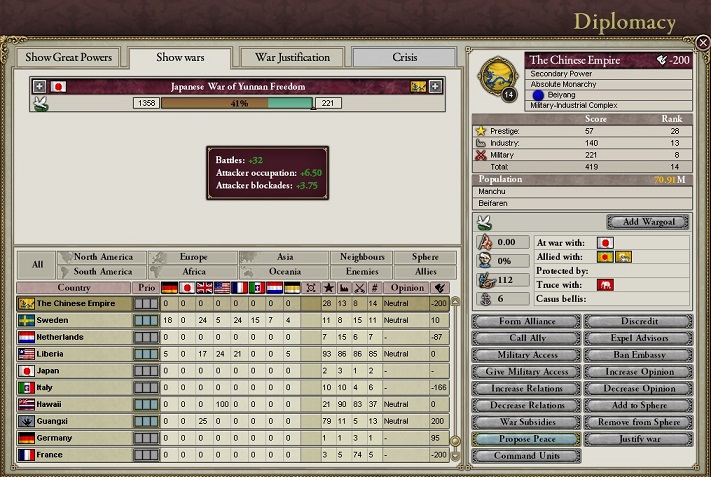Open Command Units option

click(x=526, y=456)
